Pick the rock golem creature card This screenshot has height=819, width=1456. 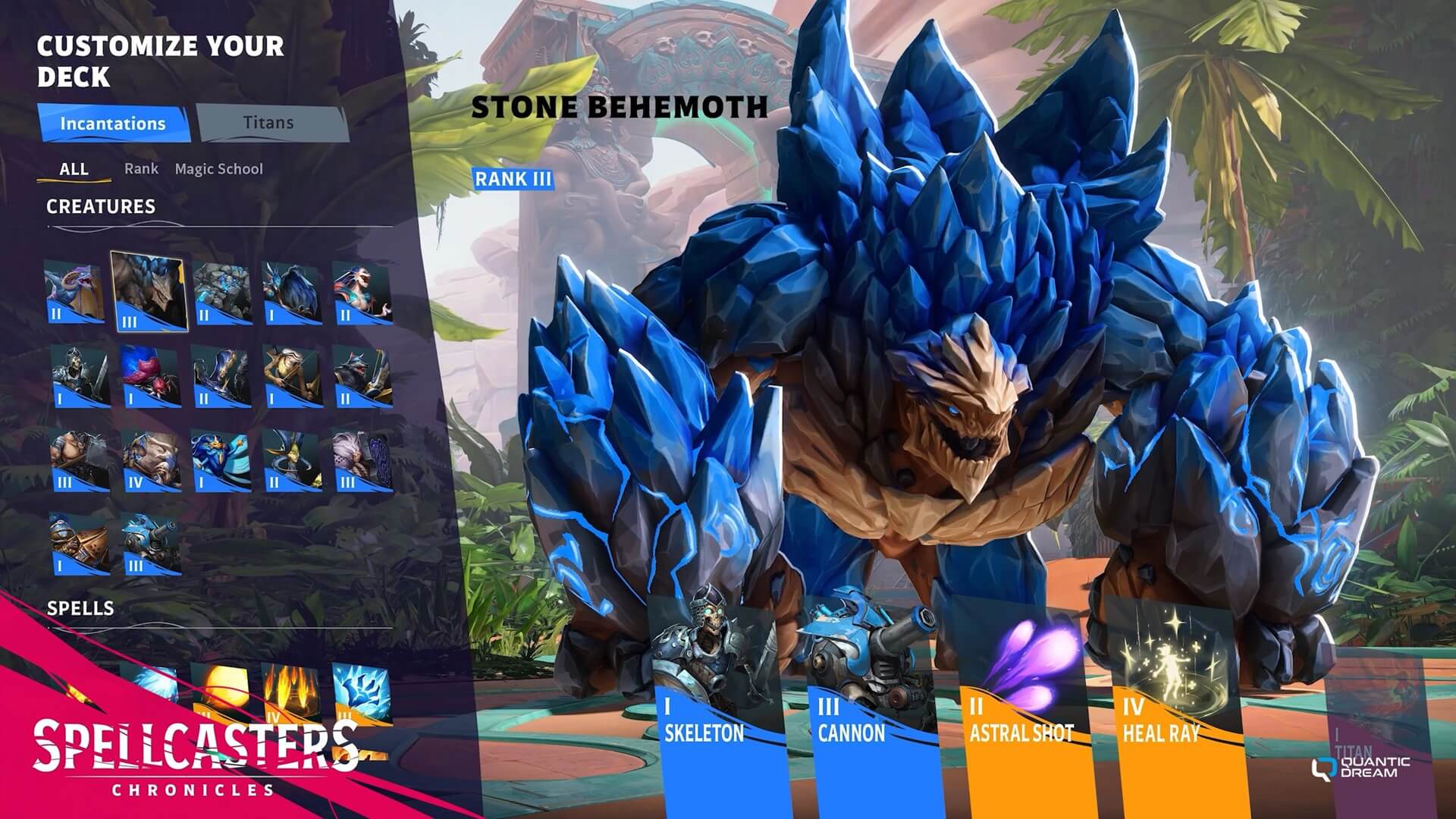221,293
